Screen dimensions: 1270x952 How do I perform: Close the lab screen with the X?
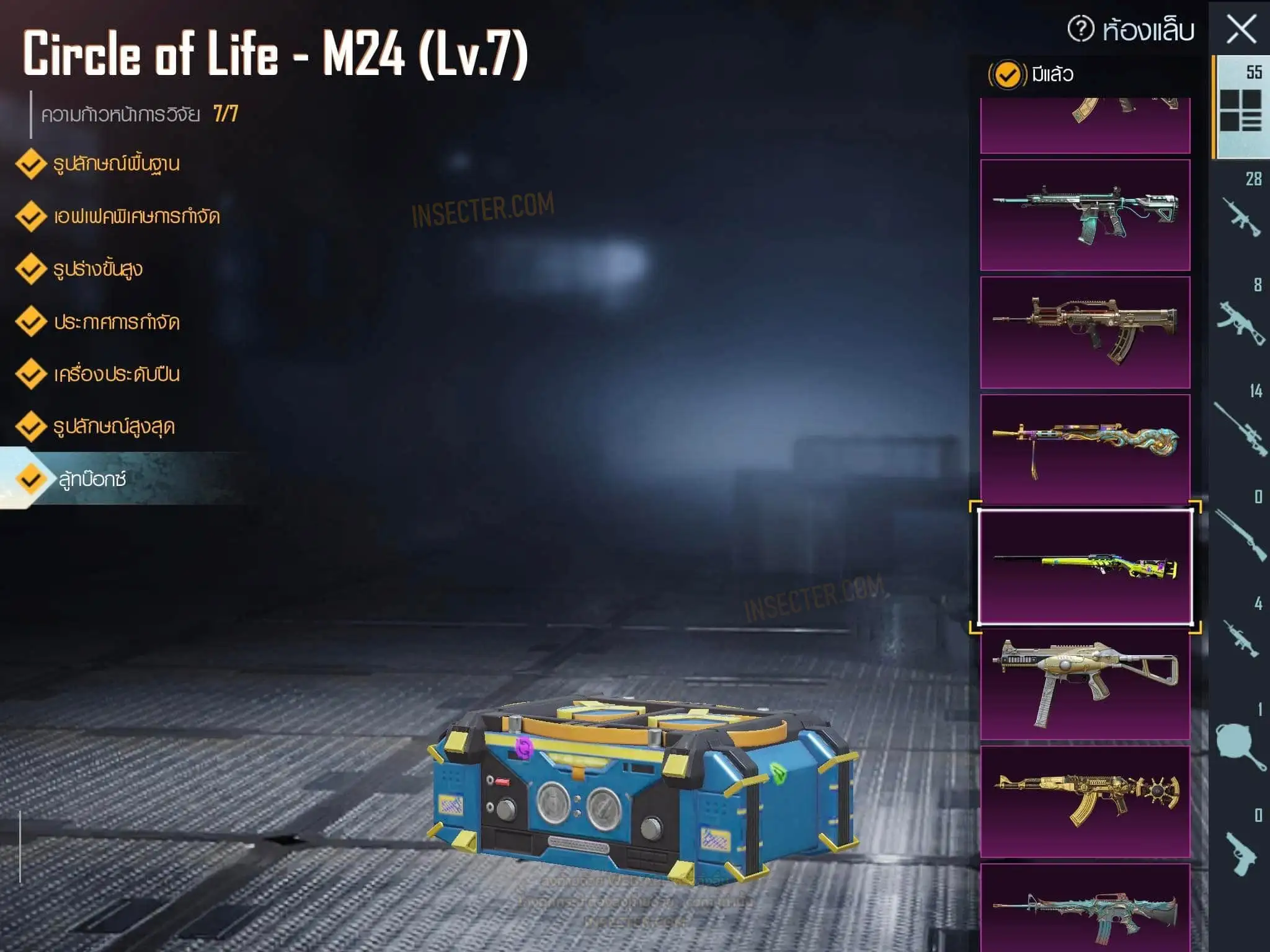click(1241, 29)
